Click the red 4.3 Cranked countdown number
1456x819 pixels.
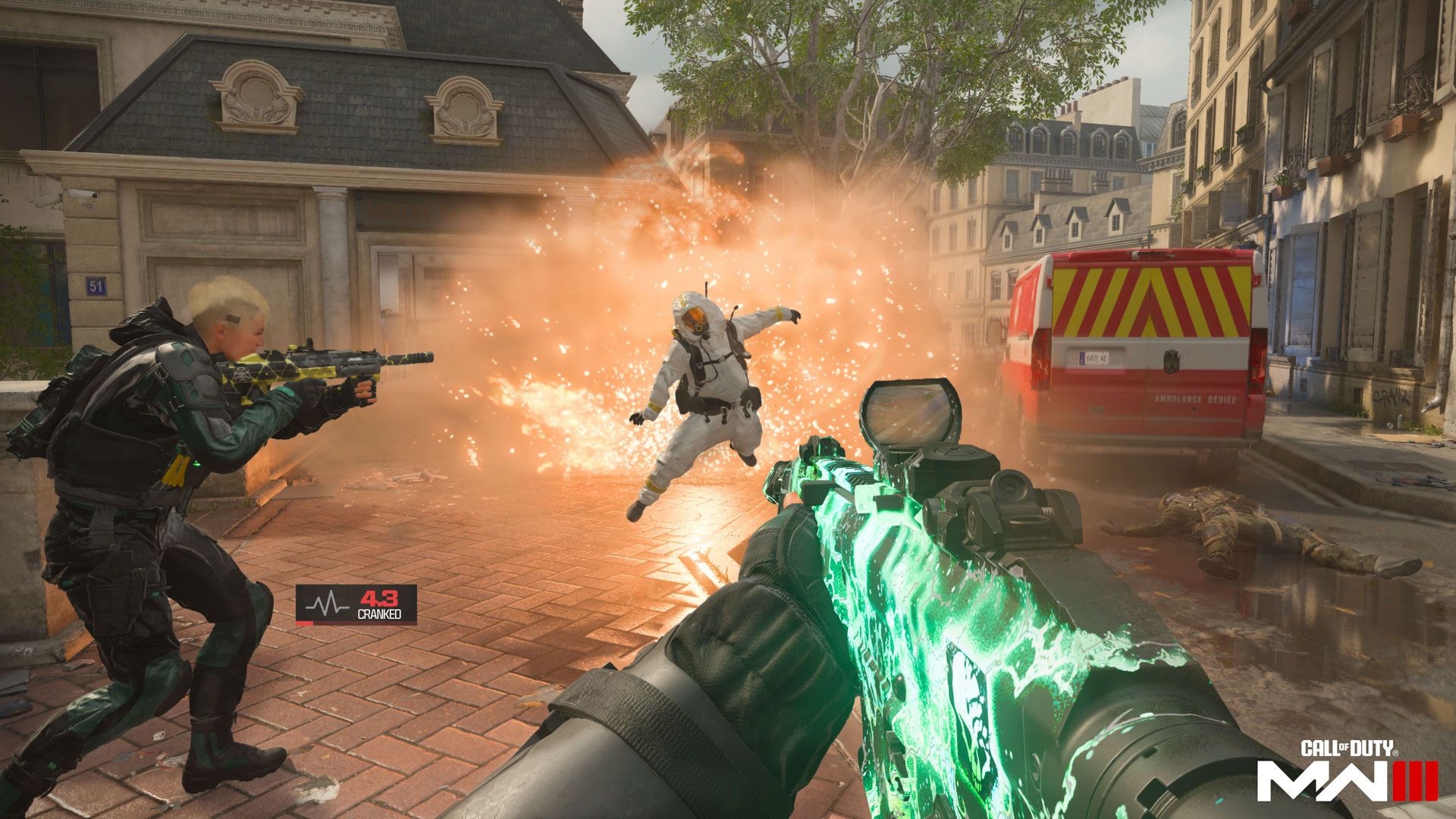click(x=378, y=598)
